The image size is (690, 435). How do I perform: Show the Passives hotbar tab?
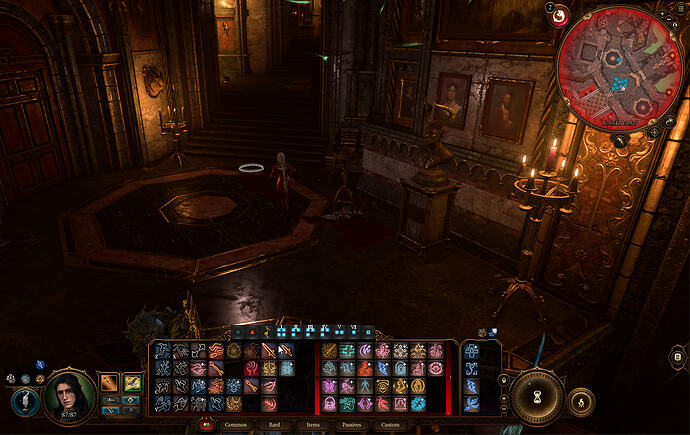click(351, 424)
